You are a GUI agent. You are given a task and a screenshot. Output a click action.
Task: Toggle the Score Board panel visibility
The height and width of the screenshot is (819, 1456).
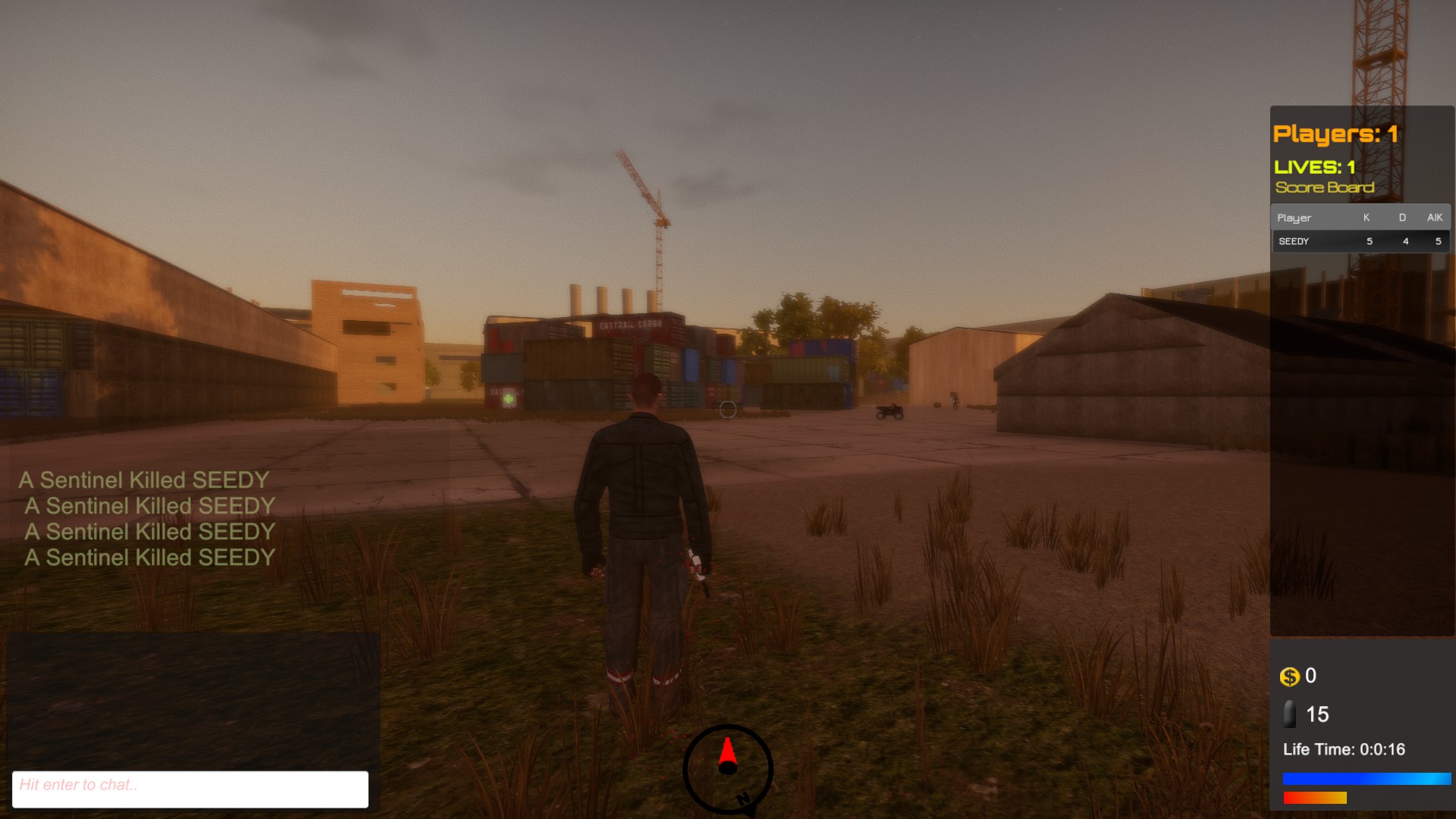[x=1324, y=187]
